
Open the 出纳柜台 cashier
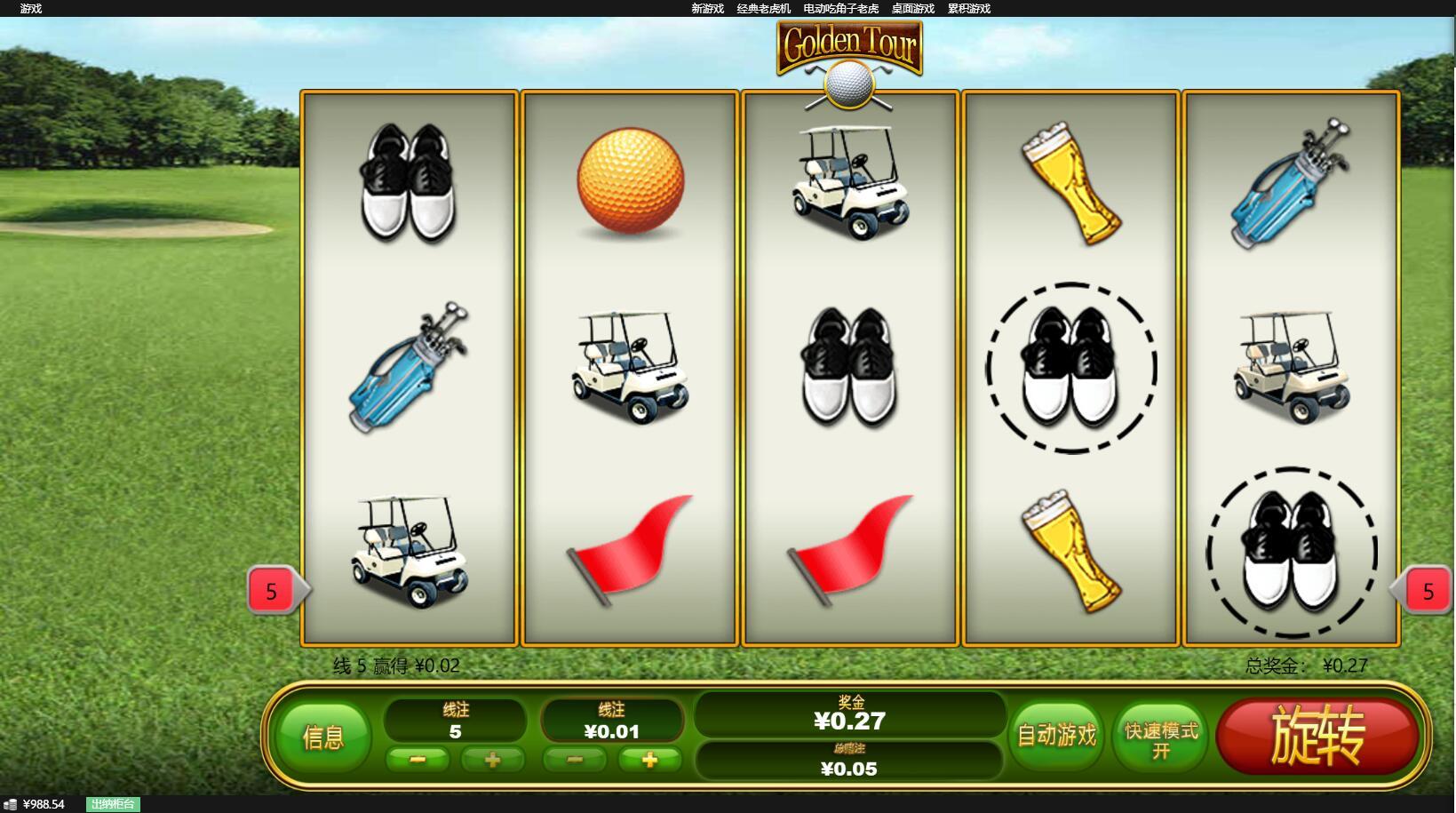click(x=113, y=804)
